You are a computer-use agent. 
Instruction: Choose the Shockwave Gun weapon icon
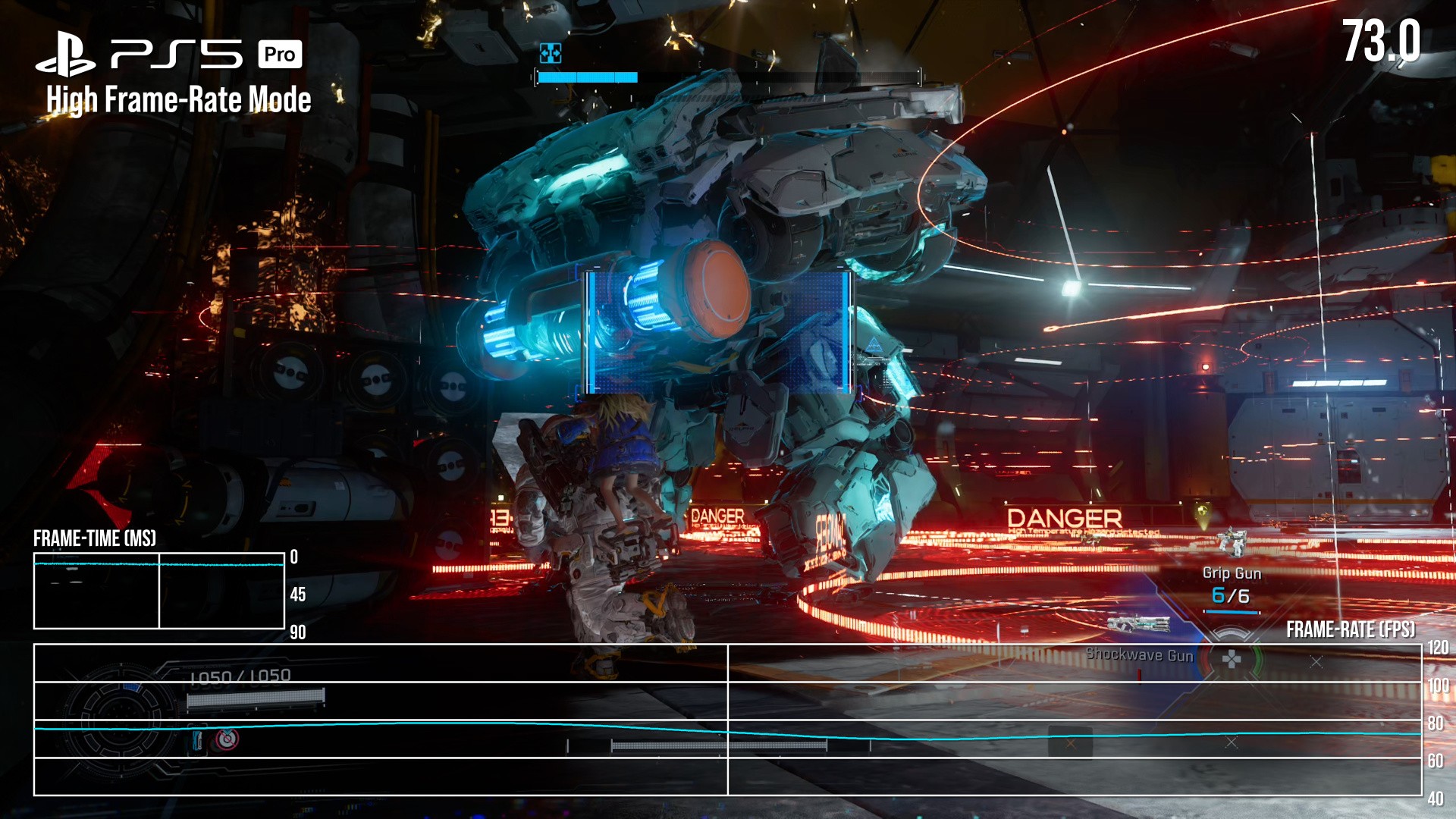tap(1138, 624)
